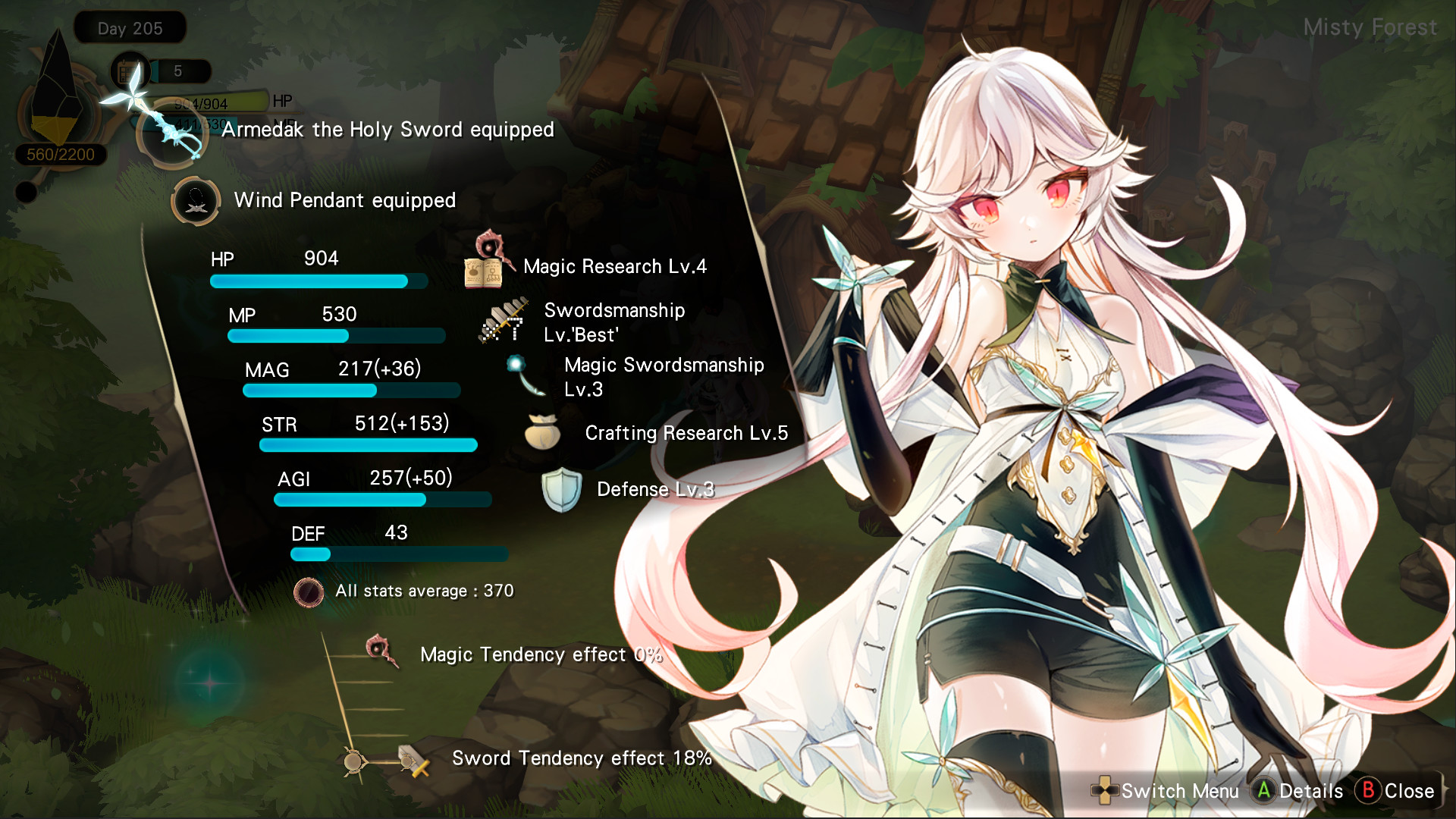Click the MP bar showing 530
The width and height of the screenshot is (1456, 819).
[337, 334]
